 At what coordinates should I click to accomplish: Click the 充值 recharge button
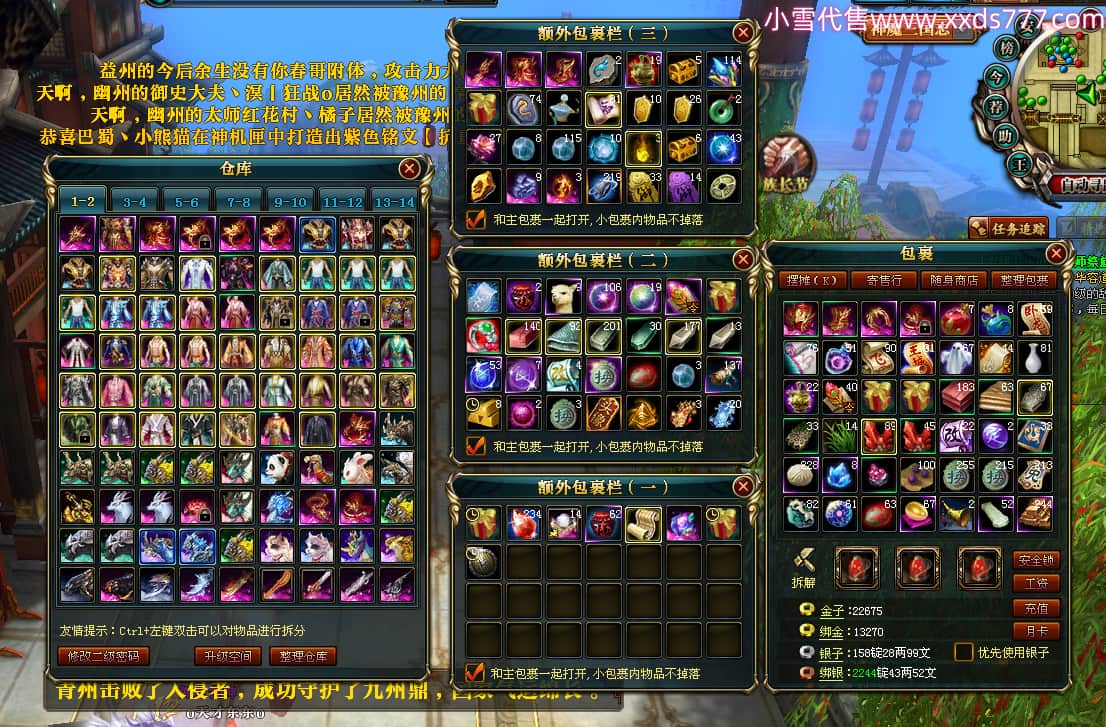(x=1035, y=608)
